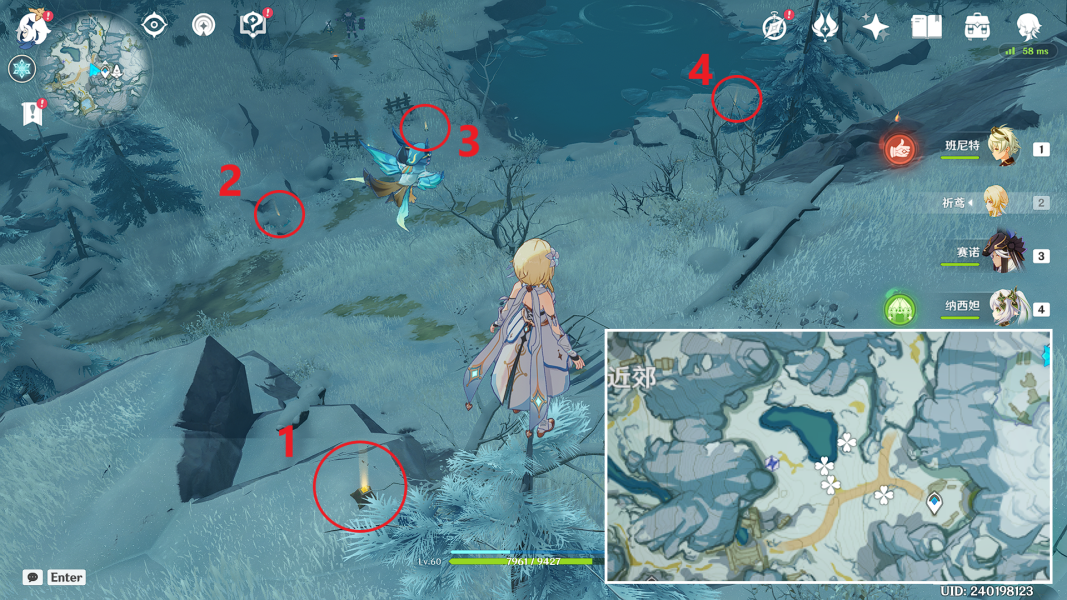Trigger 班尼特's red thumbs-up burst icon
This screenshot has width=1067, height=600.
click(x=900, y=150)
